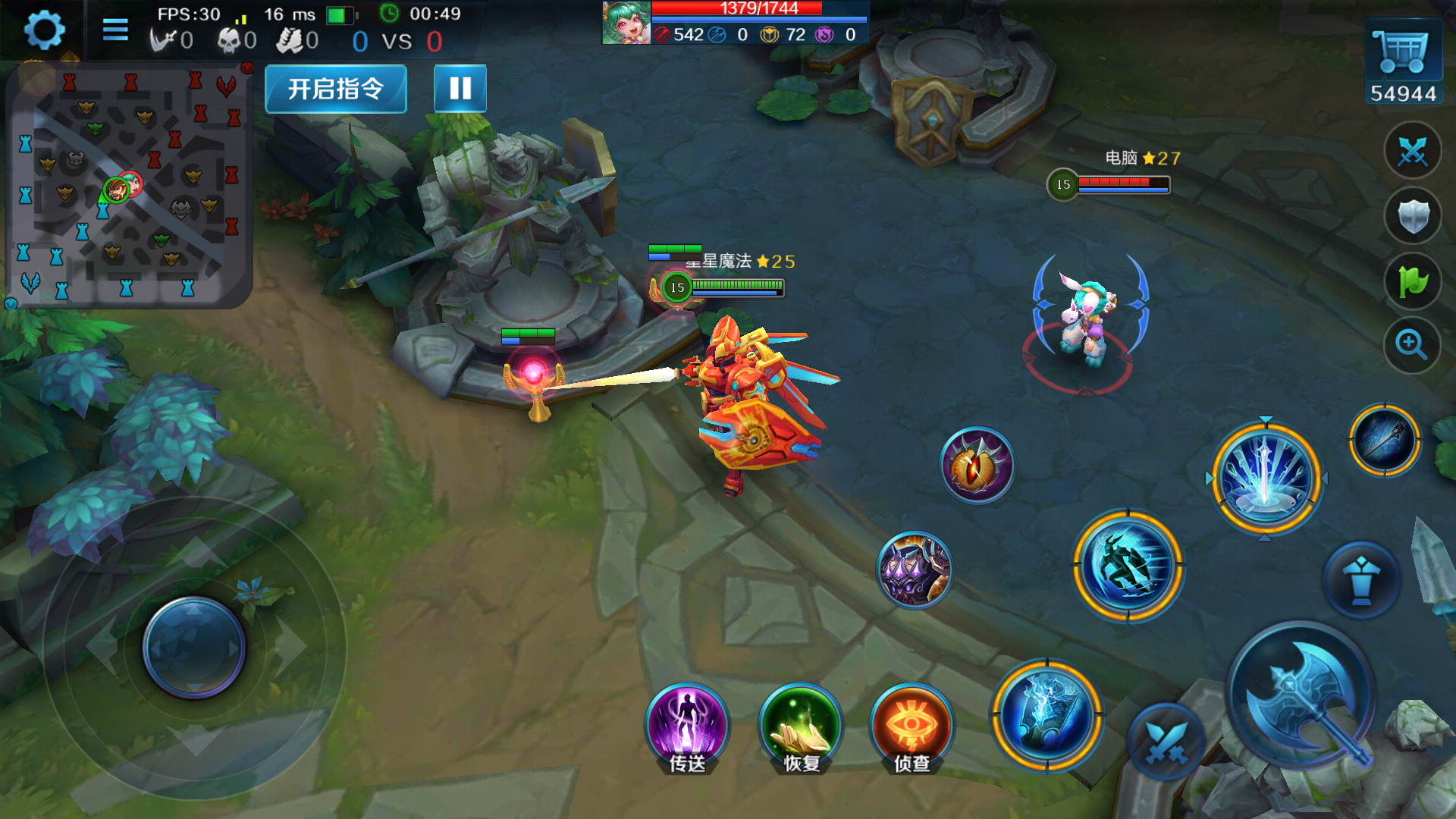The width and height of the screenshot is (1456, 819).
Task: Click the green-haired hero portrait
Action: 626,23
